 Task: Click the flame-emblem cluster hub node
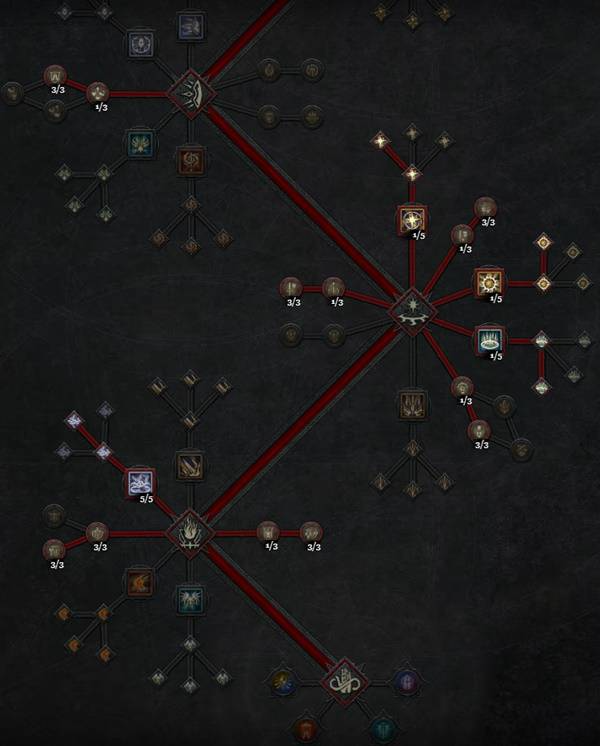(x=188, y=531)
